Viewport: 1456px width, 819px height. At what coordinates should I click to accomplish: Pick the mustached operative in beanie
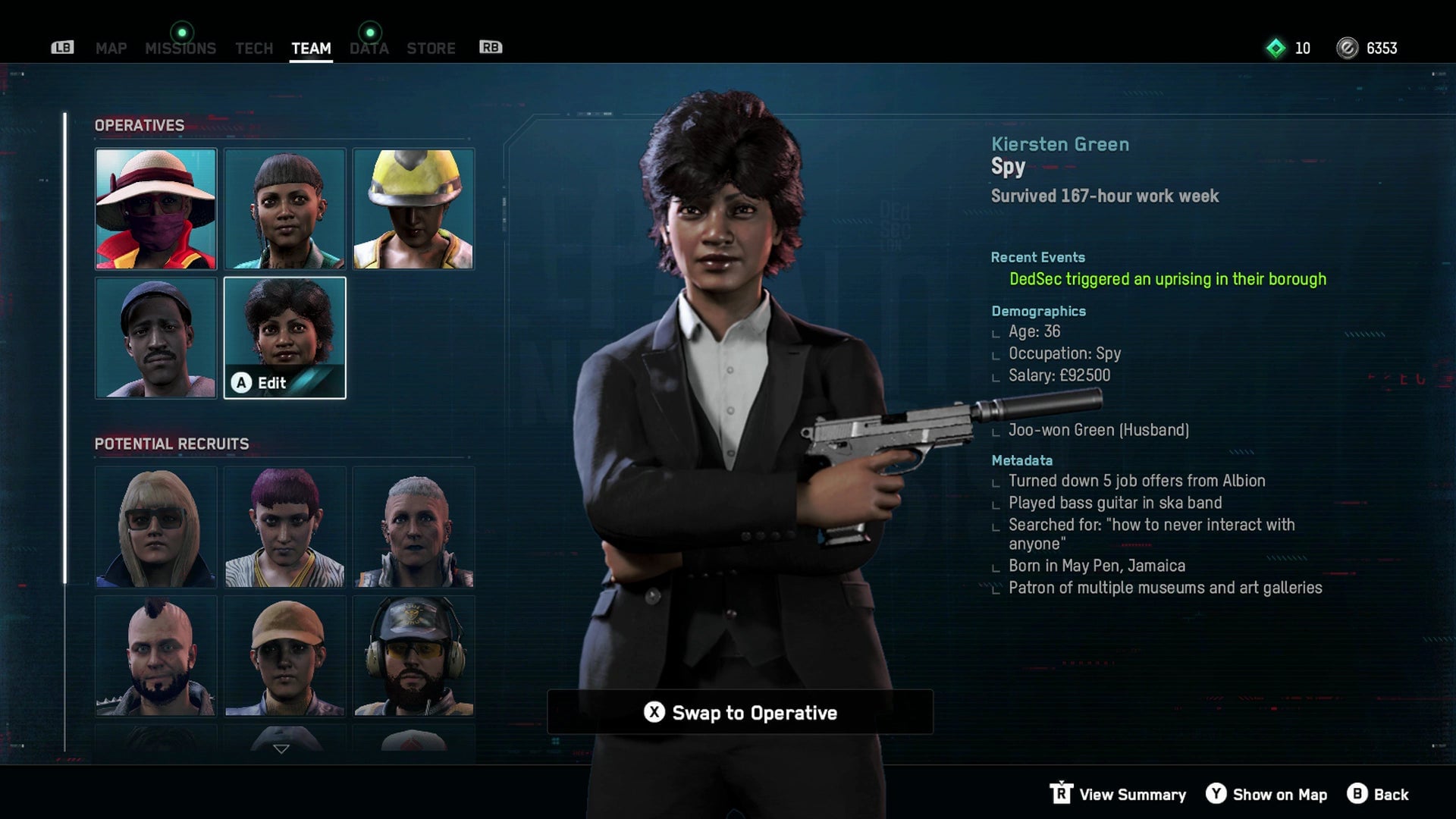(155, 337)
